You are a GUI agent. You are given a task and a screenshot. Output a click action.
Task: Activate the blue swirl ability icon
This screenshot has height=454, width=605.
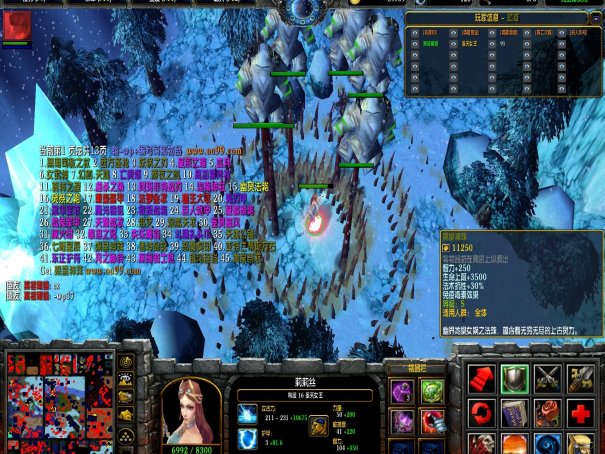coord(546,444)
